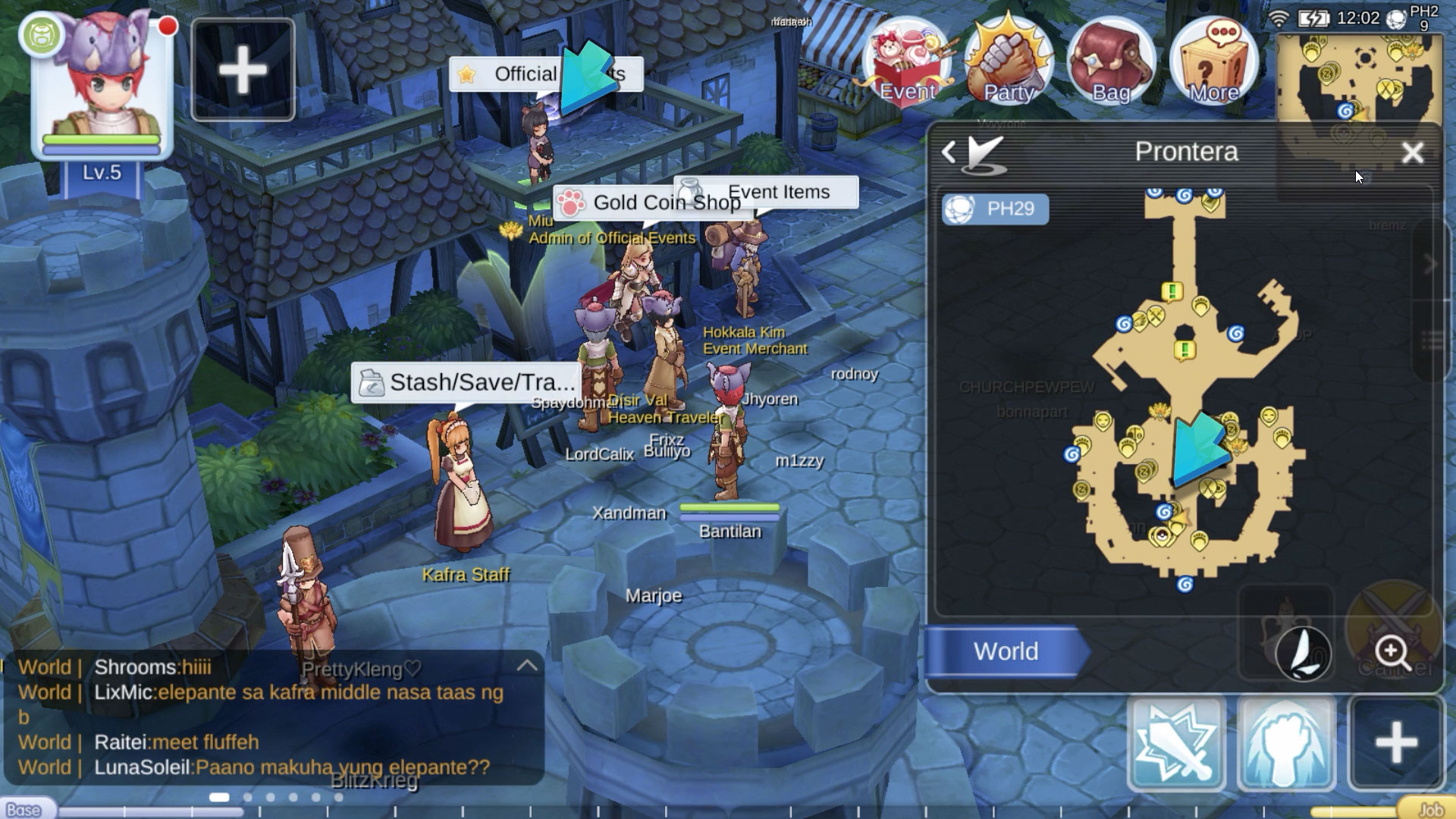
Task: Open the Bag inventory
Action: pyautogui.click(x=1111, y=62)
